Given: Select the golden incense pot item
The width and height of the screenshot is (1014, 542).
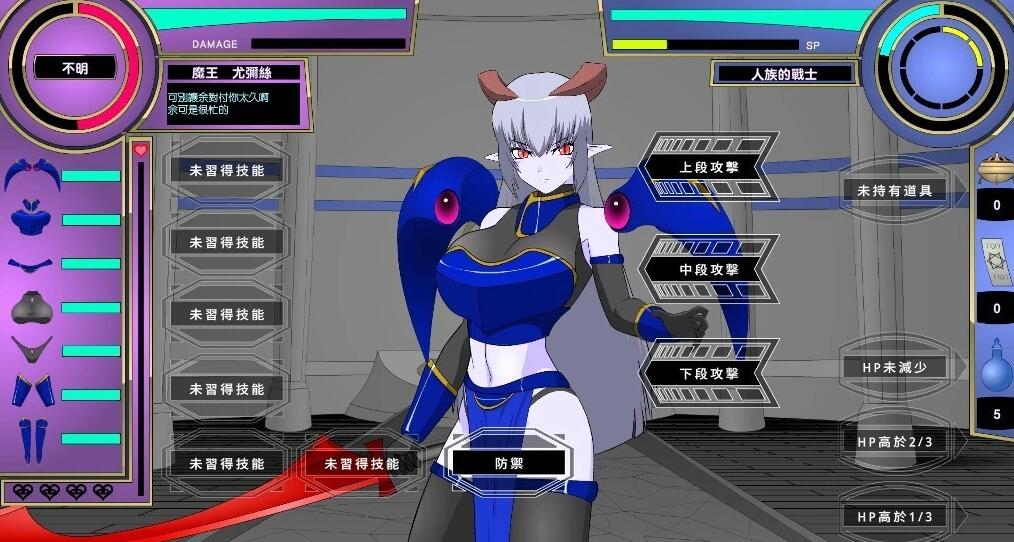Looking at the screenshot, I should click(x=995, y=165).
